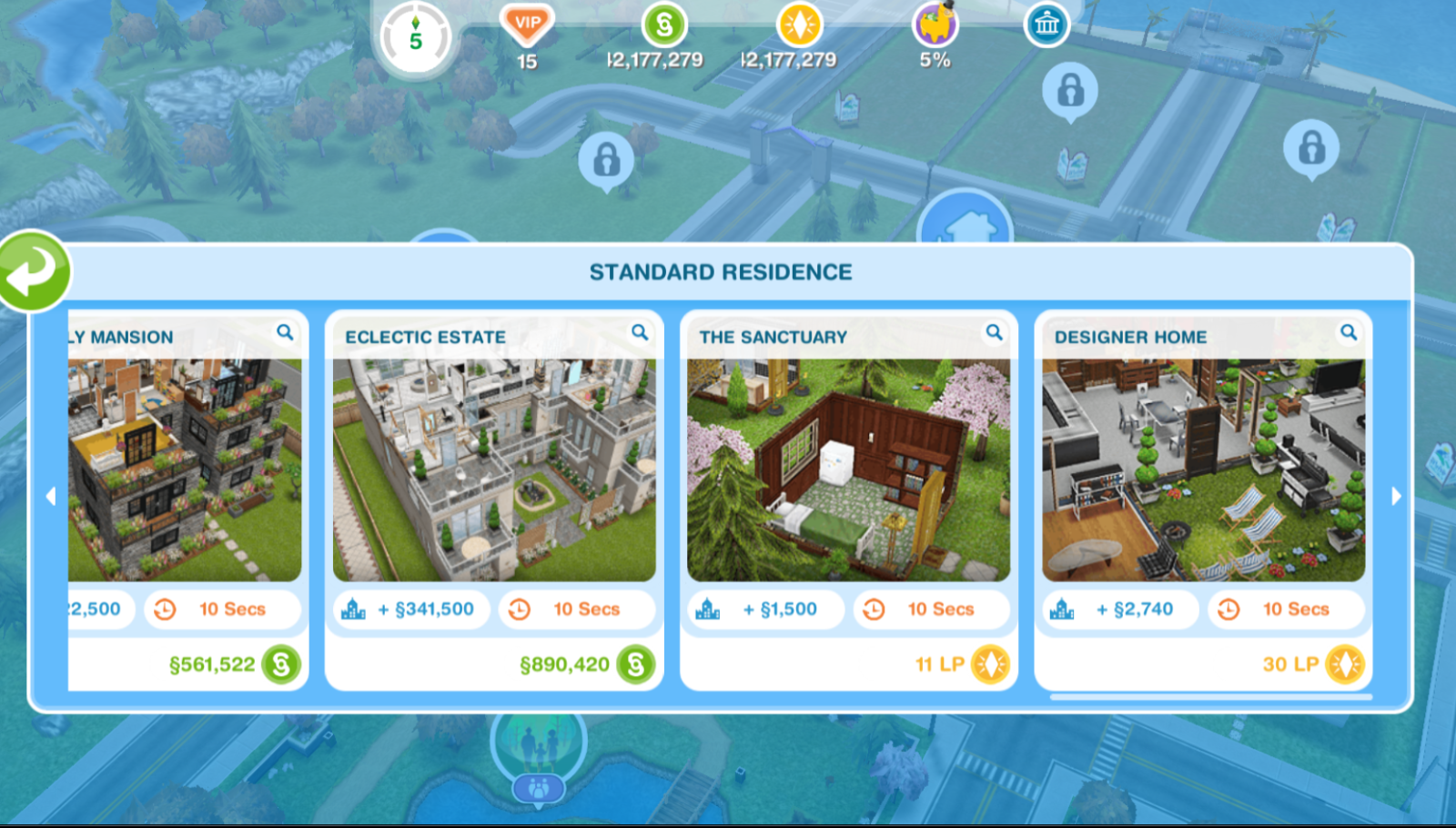
Task: Inspect The Sanctuary with magnifier icon
Action: (994, 333)
